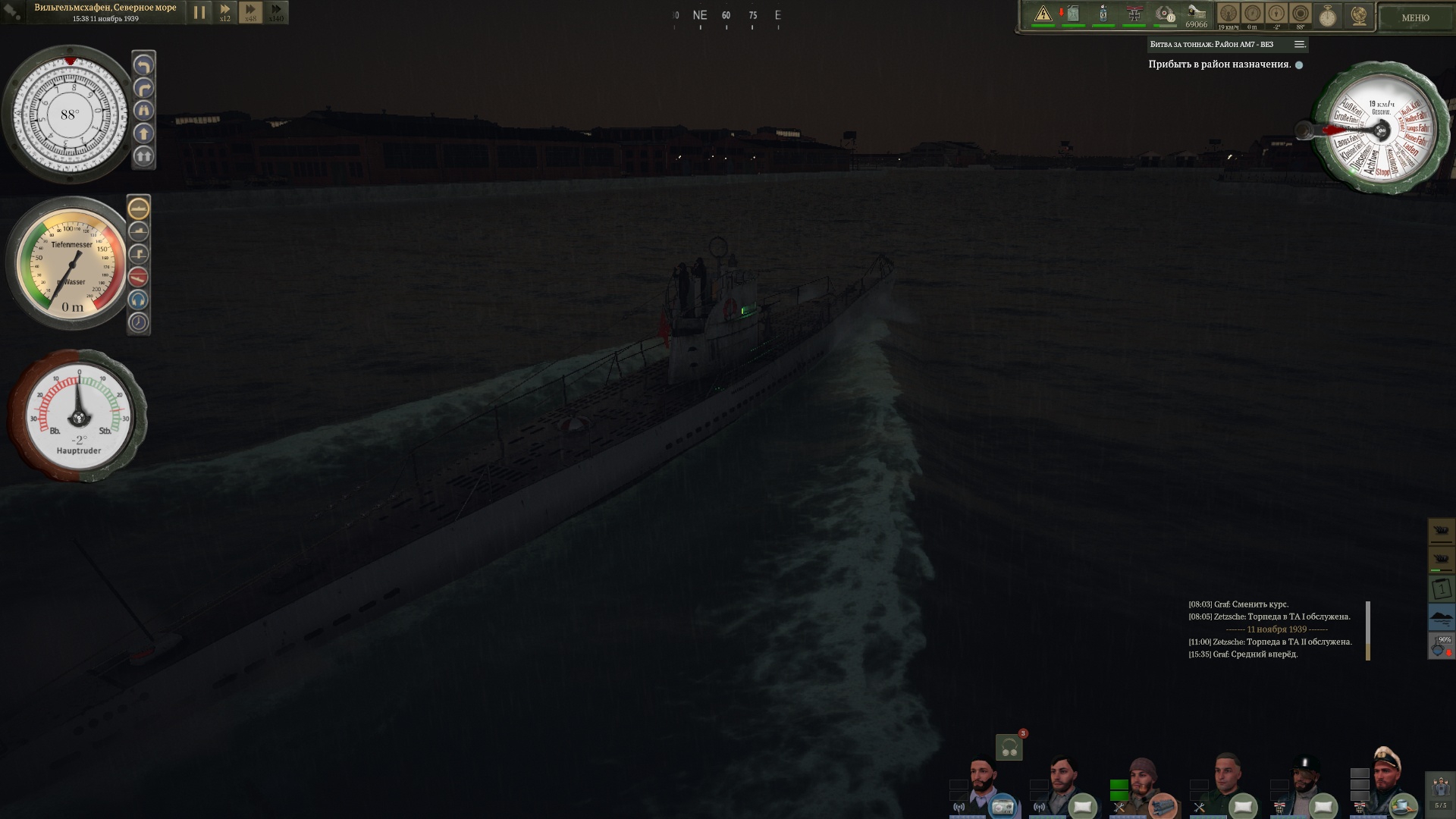1456x819 pixels.
Task: Open the calendar page icon
Action: 1441,588
